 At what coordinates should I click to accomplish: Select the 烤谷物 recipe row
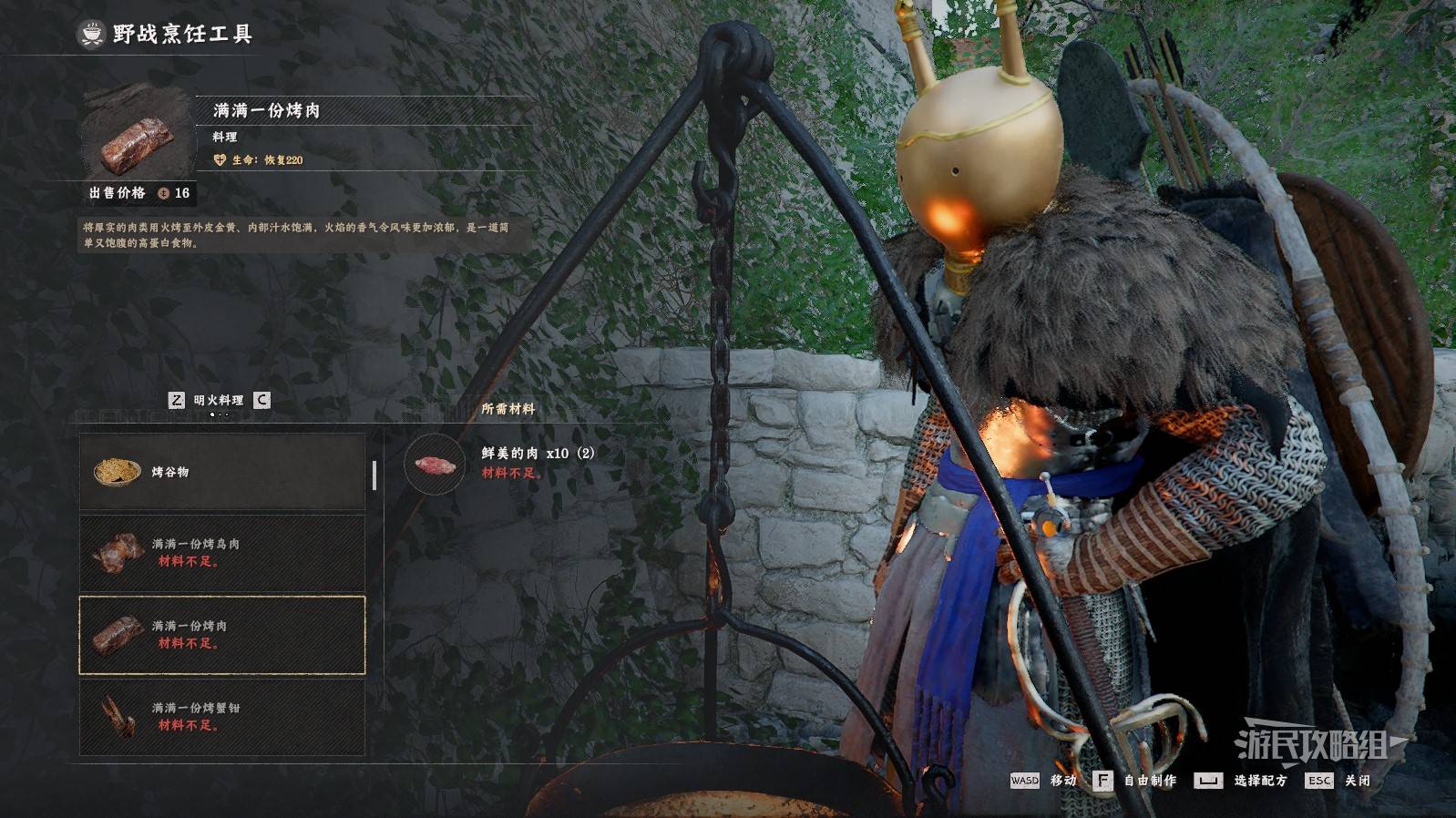pos(222,472)
